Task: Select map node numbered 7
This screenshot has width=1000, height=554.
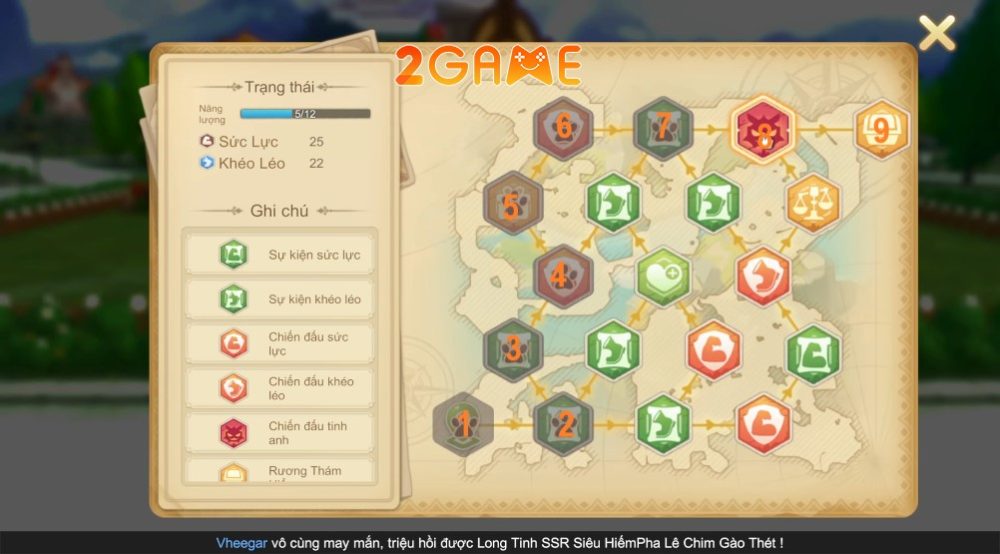Action: click(663, 128)
